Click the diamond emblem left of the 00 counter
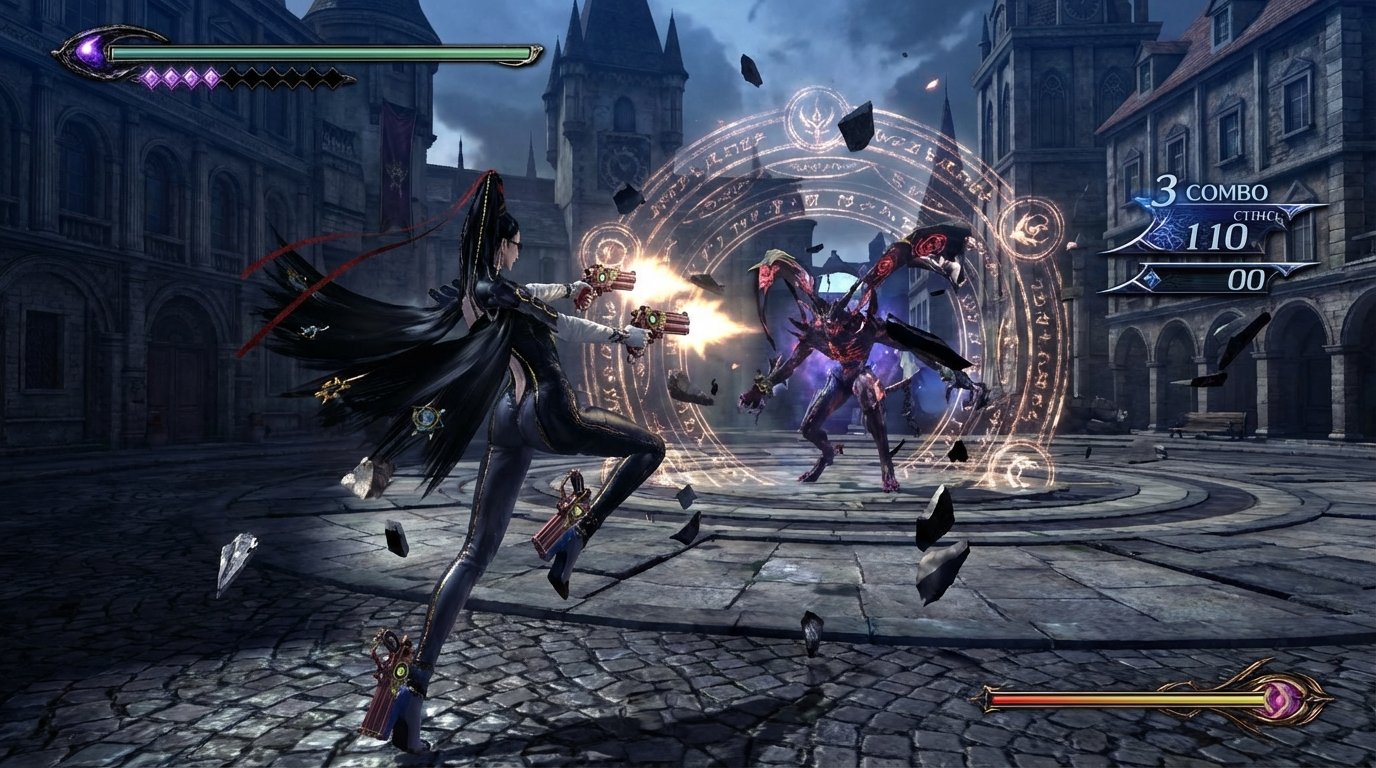The height and width of the screenshot is (768, 1376). click(1152, 278)
